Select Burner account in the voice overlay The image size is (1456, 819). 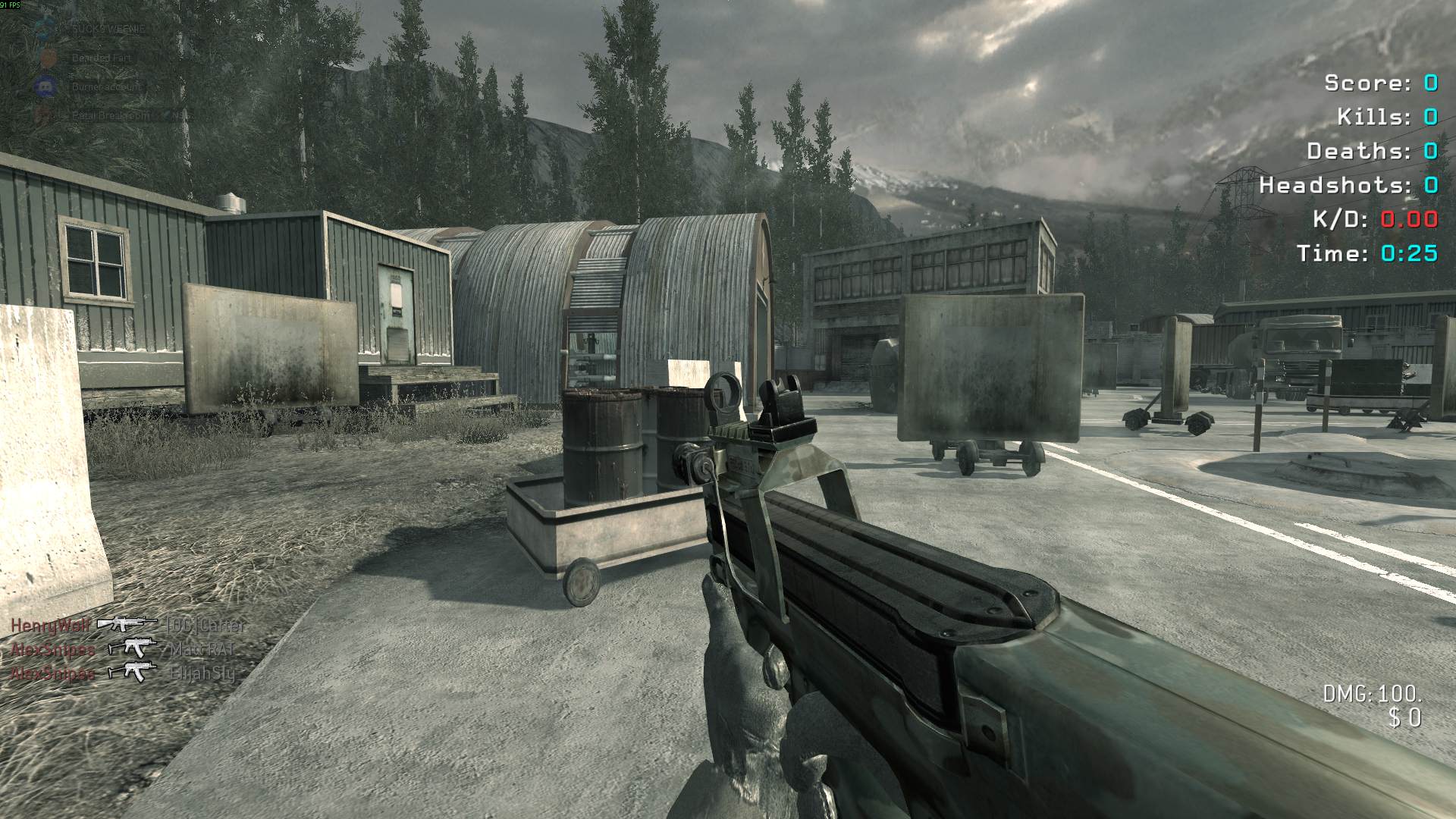[106, 86]
